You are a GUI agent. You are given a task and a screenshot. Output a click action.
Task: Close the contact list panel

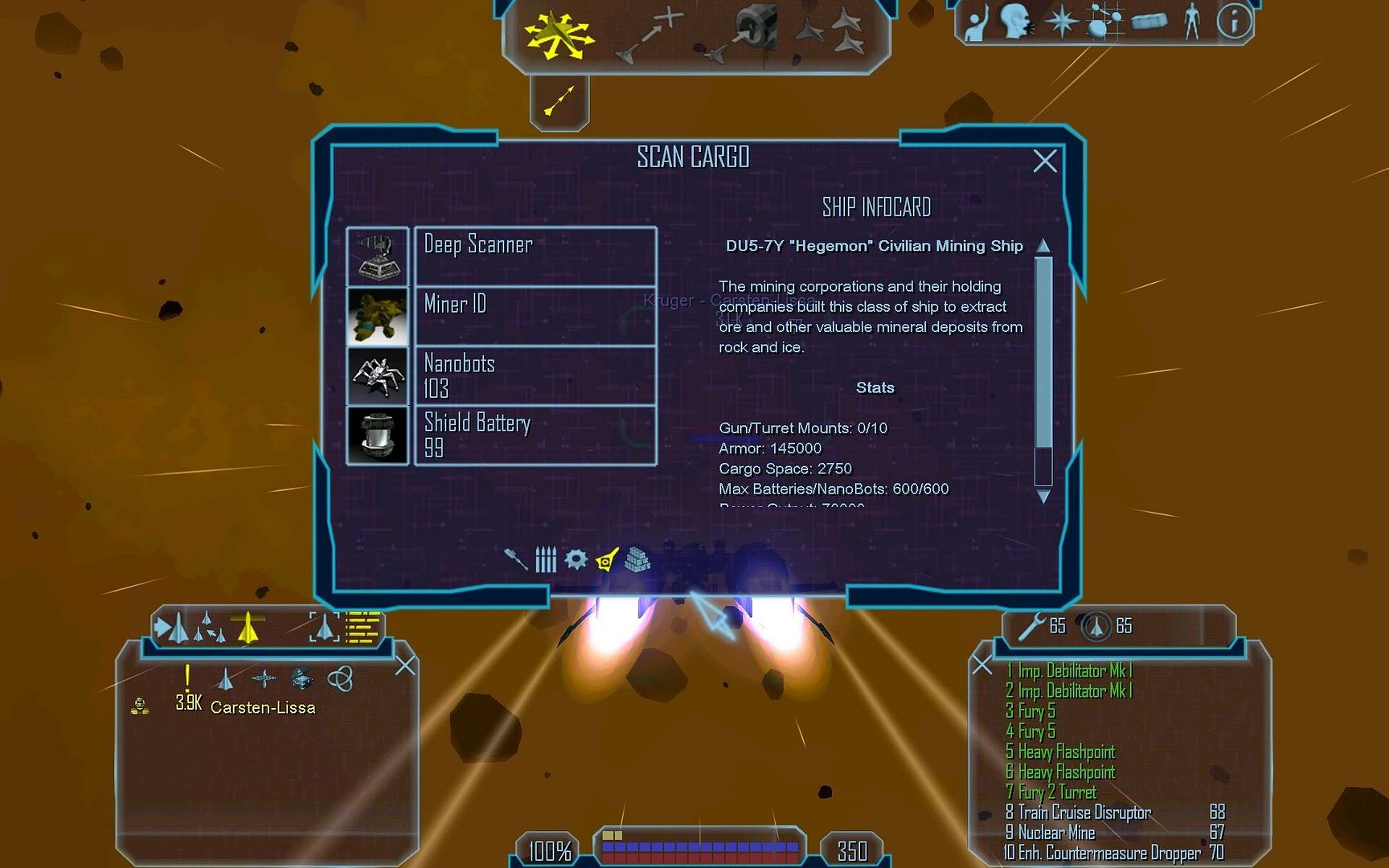[x=405, y=665]
